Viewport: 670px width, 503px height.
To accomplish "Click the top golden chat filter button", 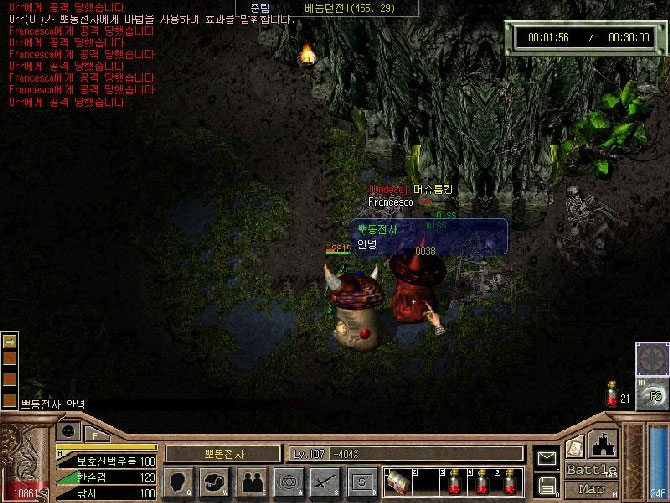I will pos(9,342).
